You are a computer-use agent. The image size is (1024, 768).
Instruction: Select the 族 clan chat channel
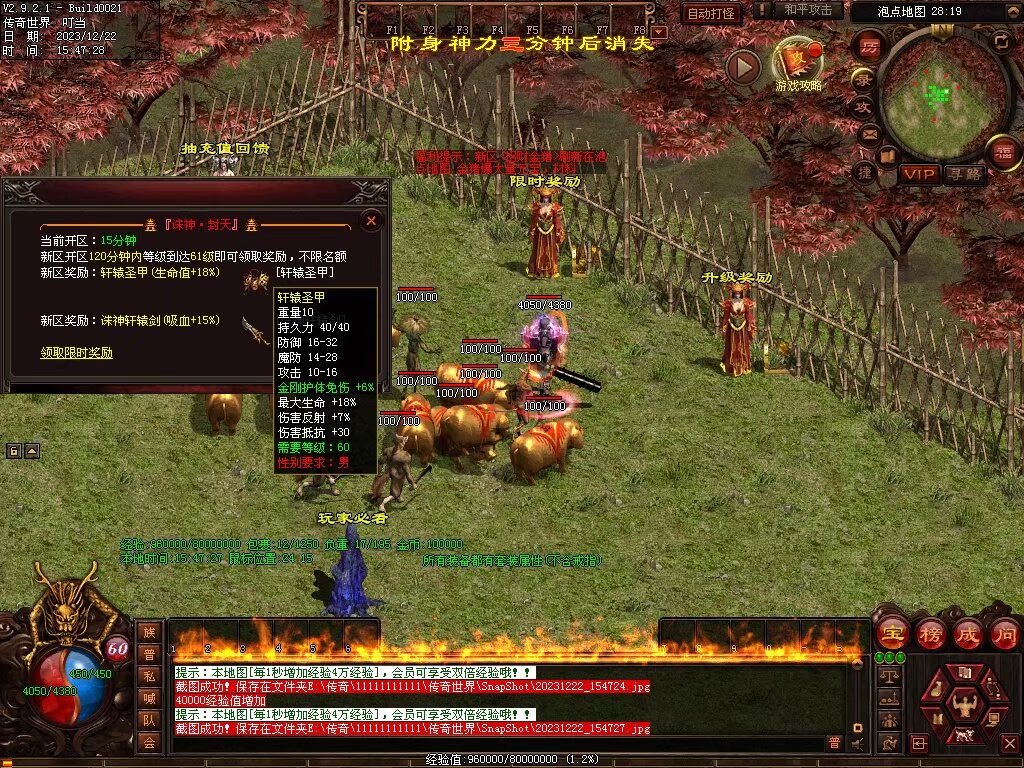(x=149, y=632)
